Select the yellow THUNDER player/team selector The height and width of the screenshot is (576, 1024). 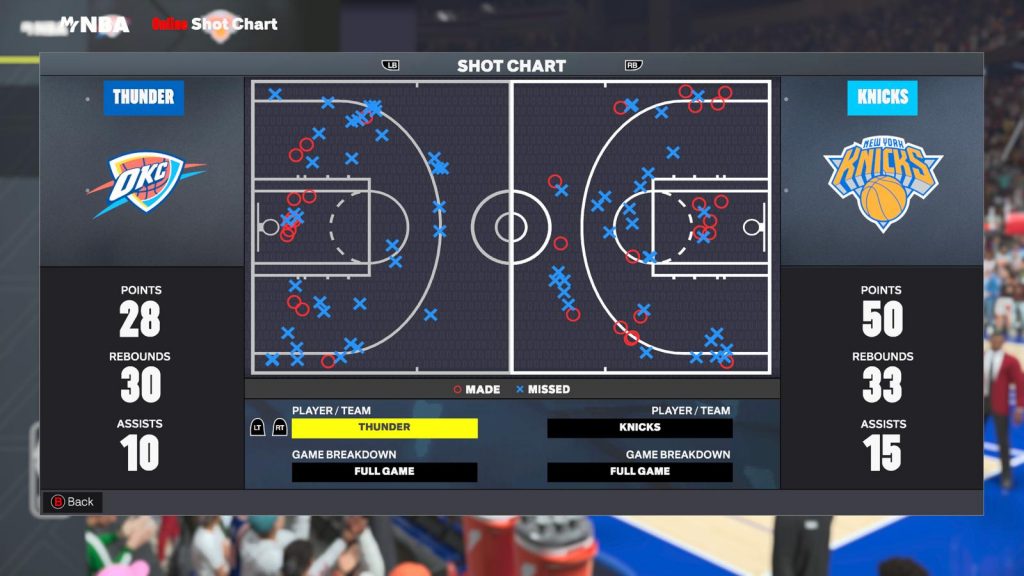[x=384, y=428]
